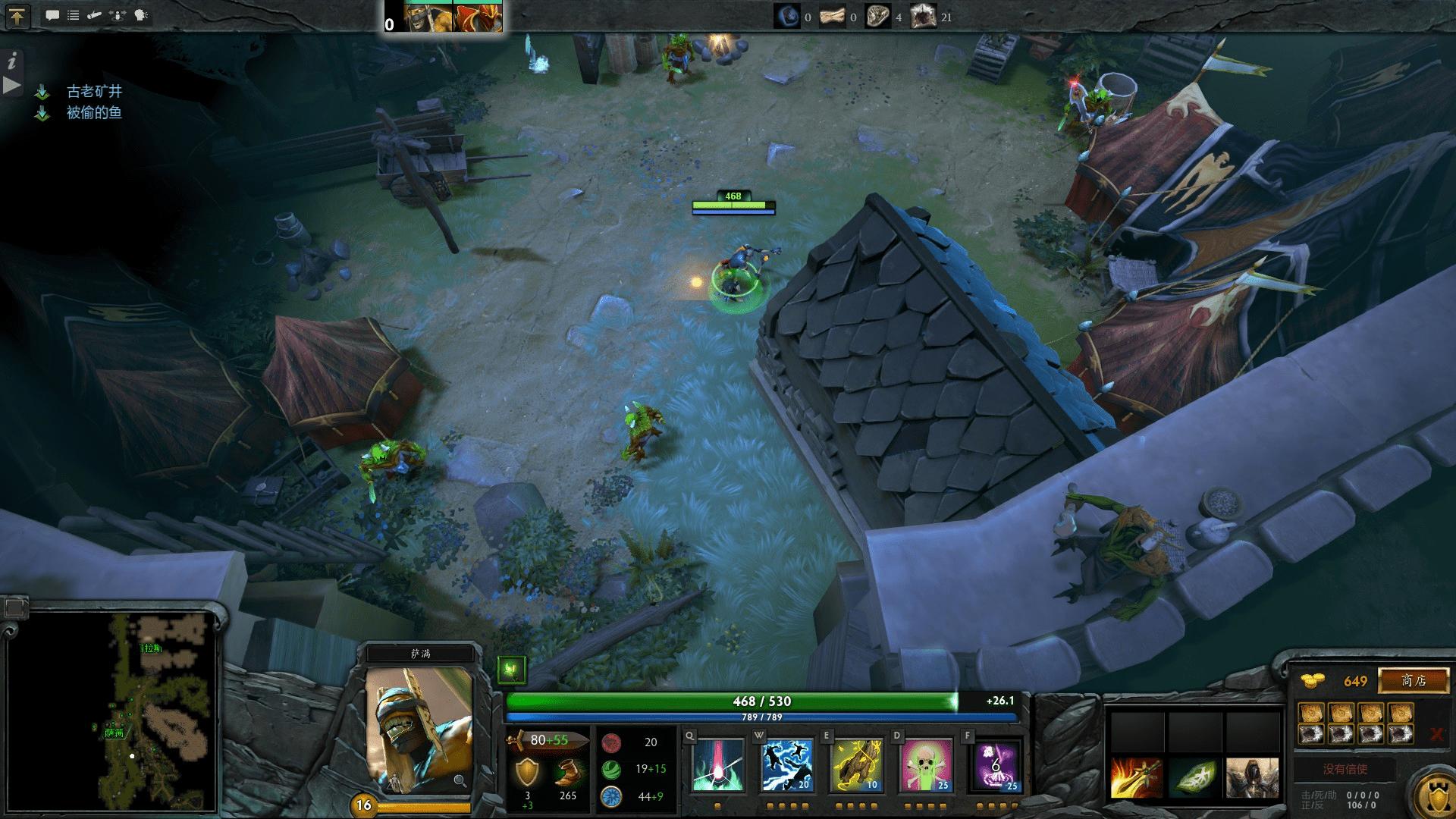Activate the F purple ability

(x=996, y=765)
